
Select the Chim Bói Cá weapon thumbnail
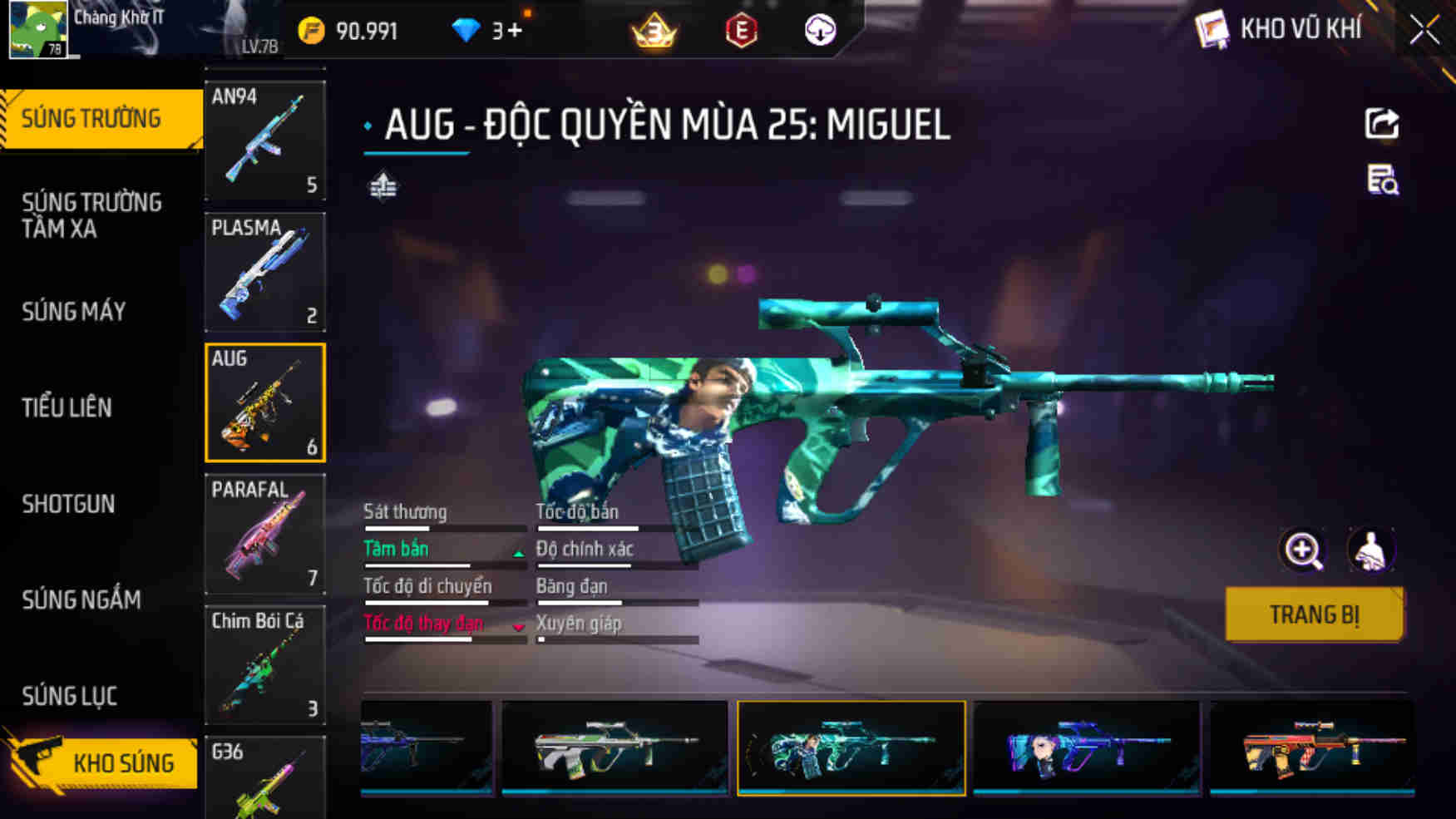coord(264,665)
